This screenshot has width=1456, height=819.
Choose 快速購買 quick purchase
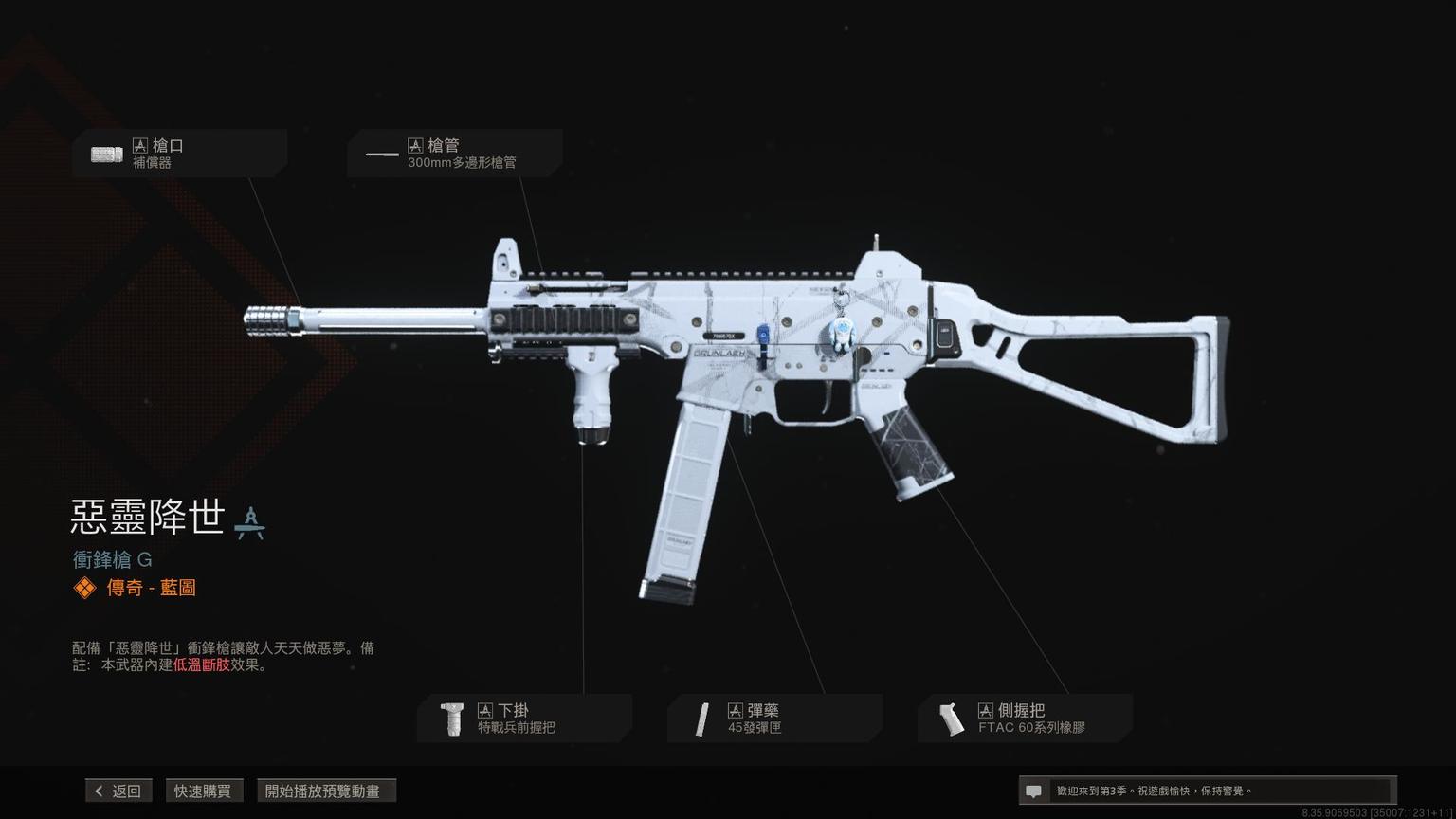pos(203,791)
